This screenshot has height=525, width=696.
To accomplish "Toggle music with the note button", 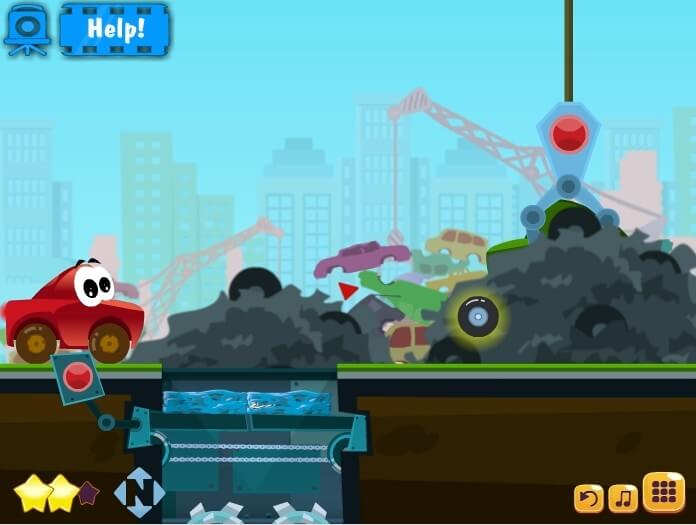I will (x=623, y=497).
